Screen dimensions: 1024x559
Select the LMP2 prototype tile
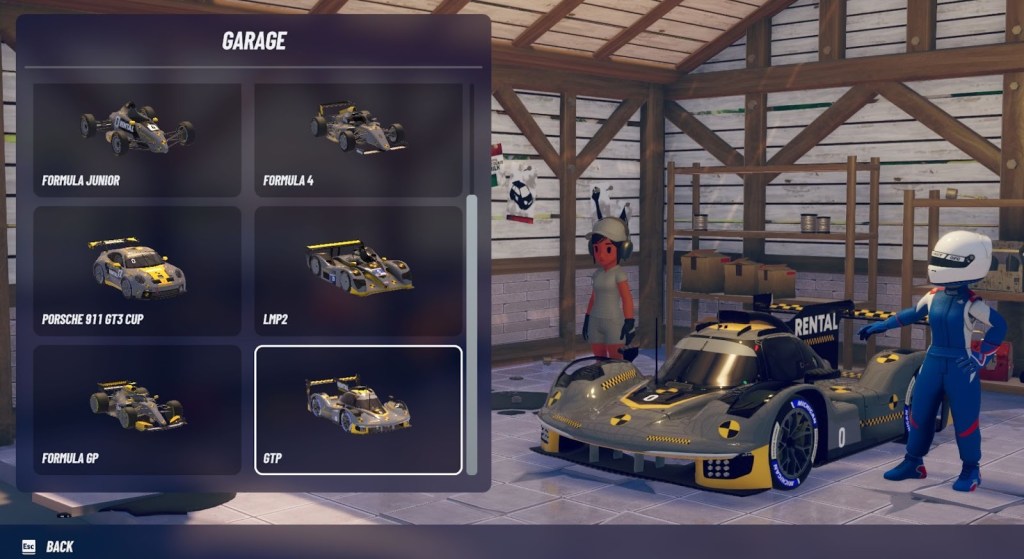pos(358,270)
